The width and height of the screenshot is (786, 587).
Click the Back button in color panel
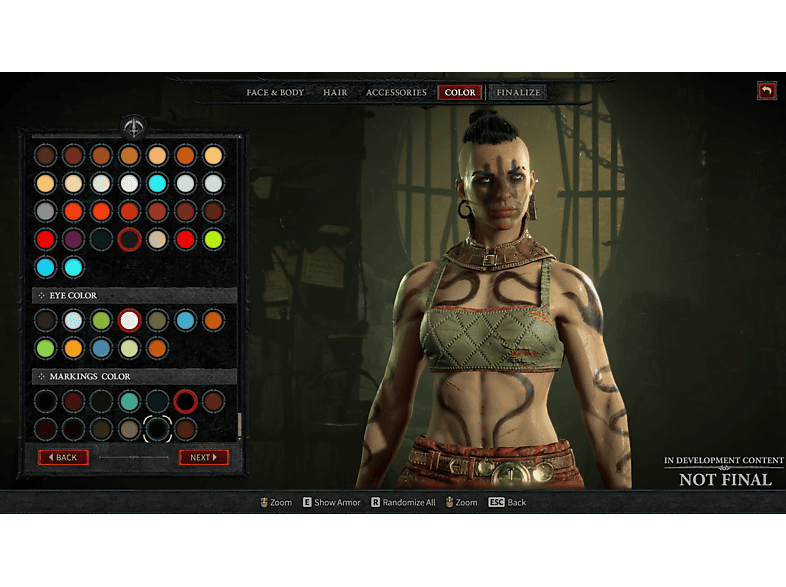click(x=63, y=457)
